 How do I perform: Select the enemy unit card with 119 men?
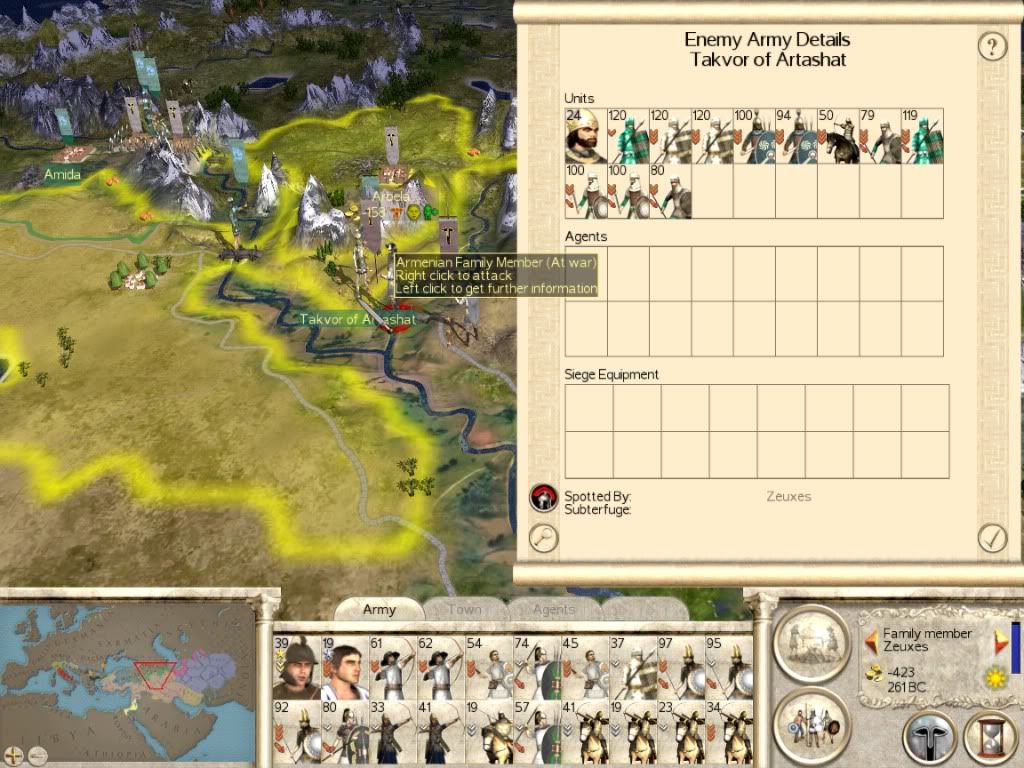922,136
